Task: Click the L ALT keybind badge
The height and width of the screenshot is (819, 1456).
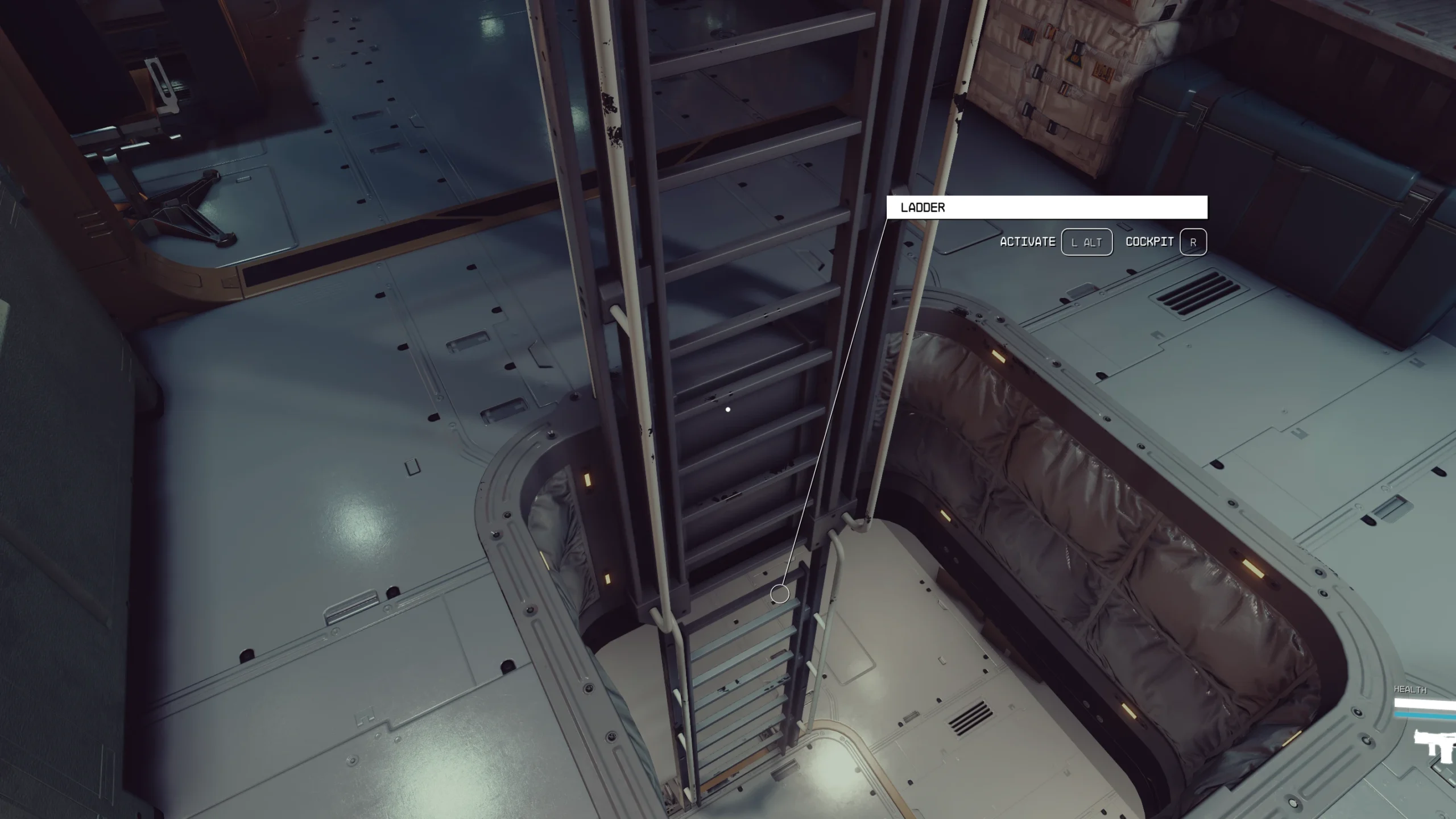Action: (1087, 241)
